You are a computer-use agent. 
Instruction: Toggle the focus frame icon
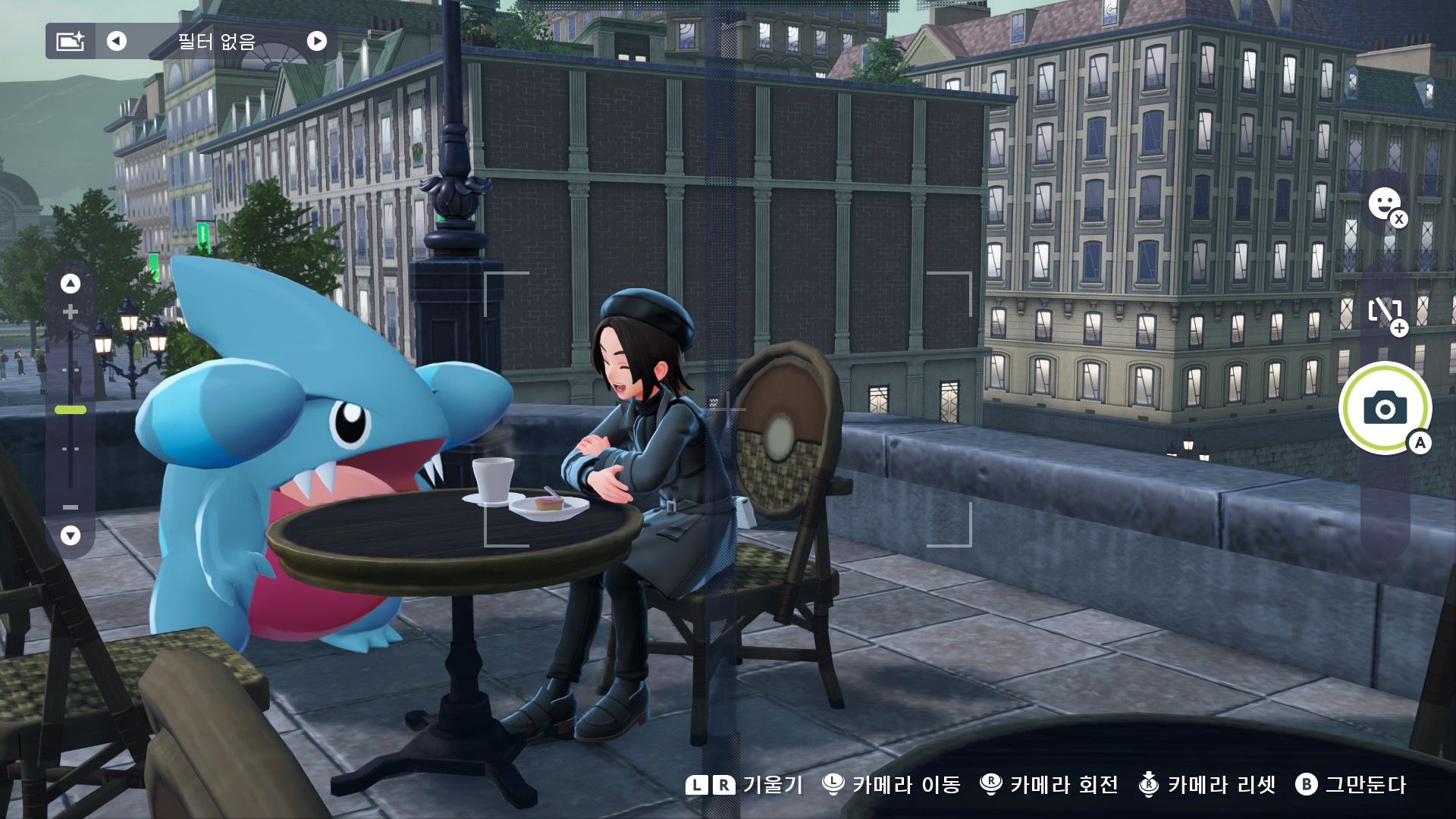(1385, 311)
